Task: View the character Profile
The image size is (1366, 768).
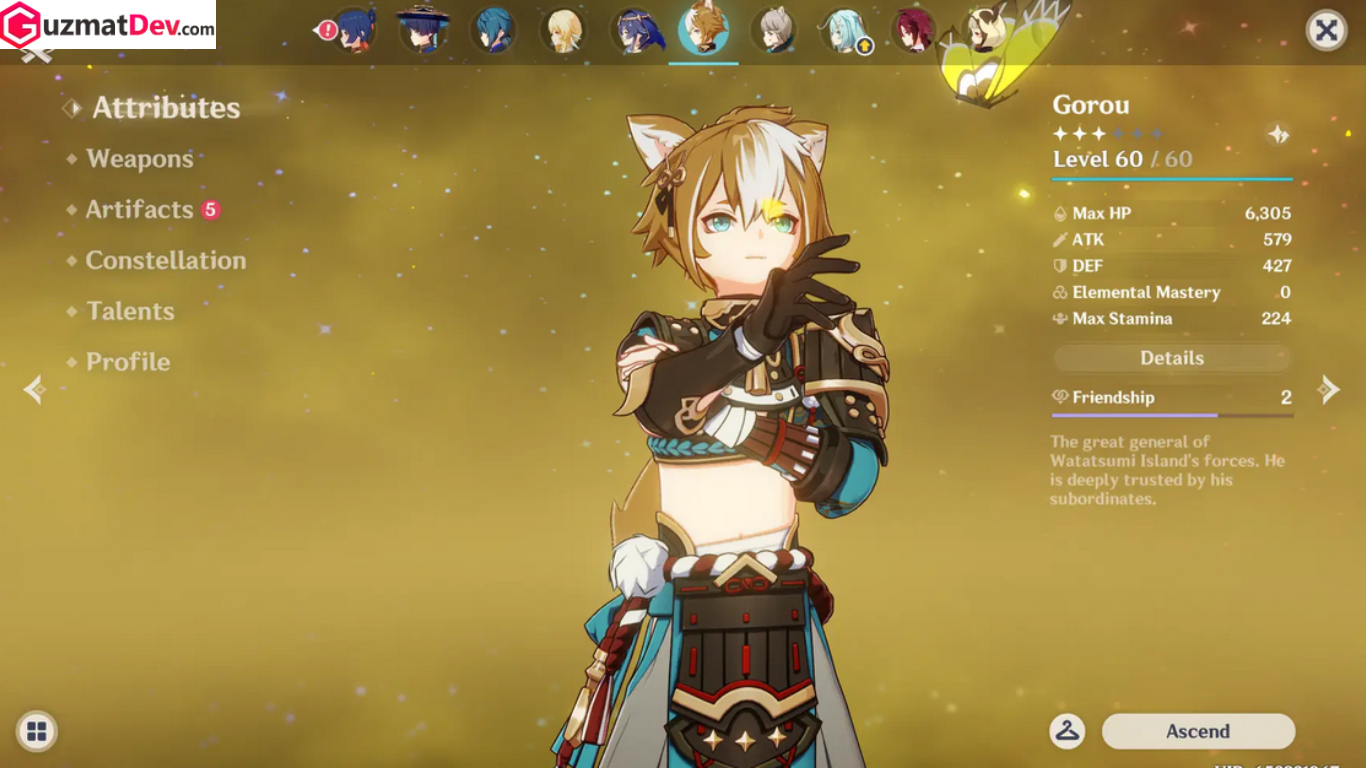Action: click(x=127, y=362)
